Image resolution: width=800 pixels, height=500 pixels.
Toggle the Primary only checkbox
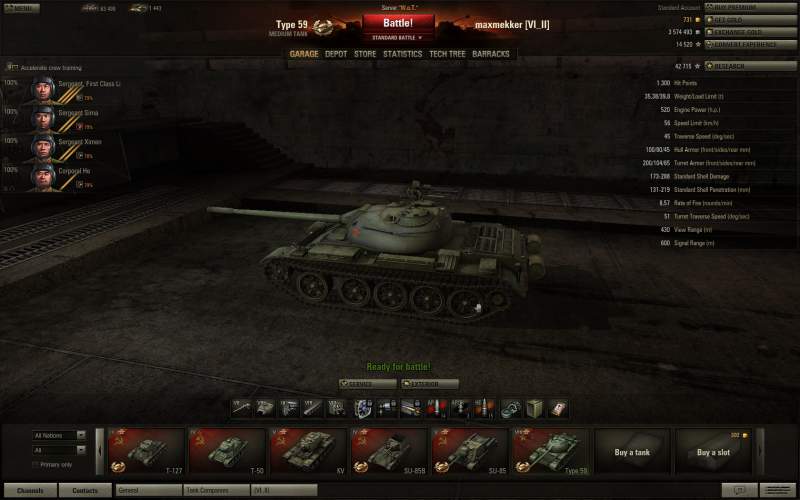click(x=36, y=464)
